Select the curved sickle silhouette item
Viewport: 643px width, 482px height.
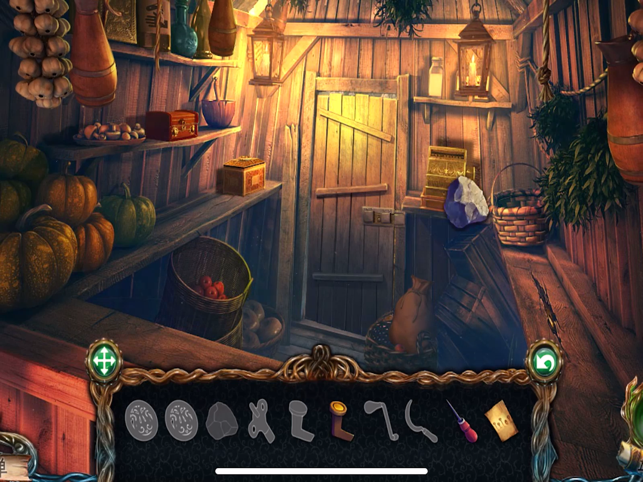click(417, 421)
